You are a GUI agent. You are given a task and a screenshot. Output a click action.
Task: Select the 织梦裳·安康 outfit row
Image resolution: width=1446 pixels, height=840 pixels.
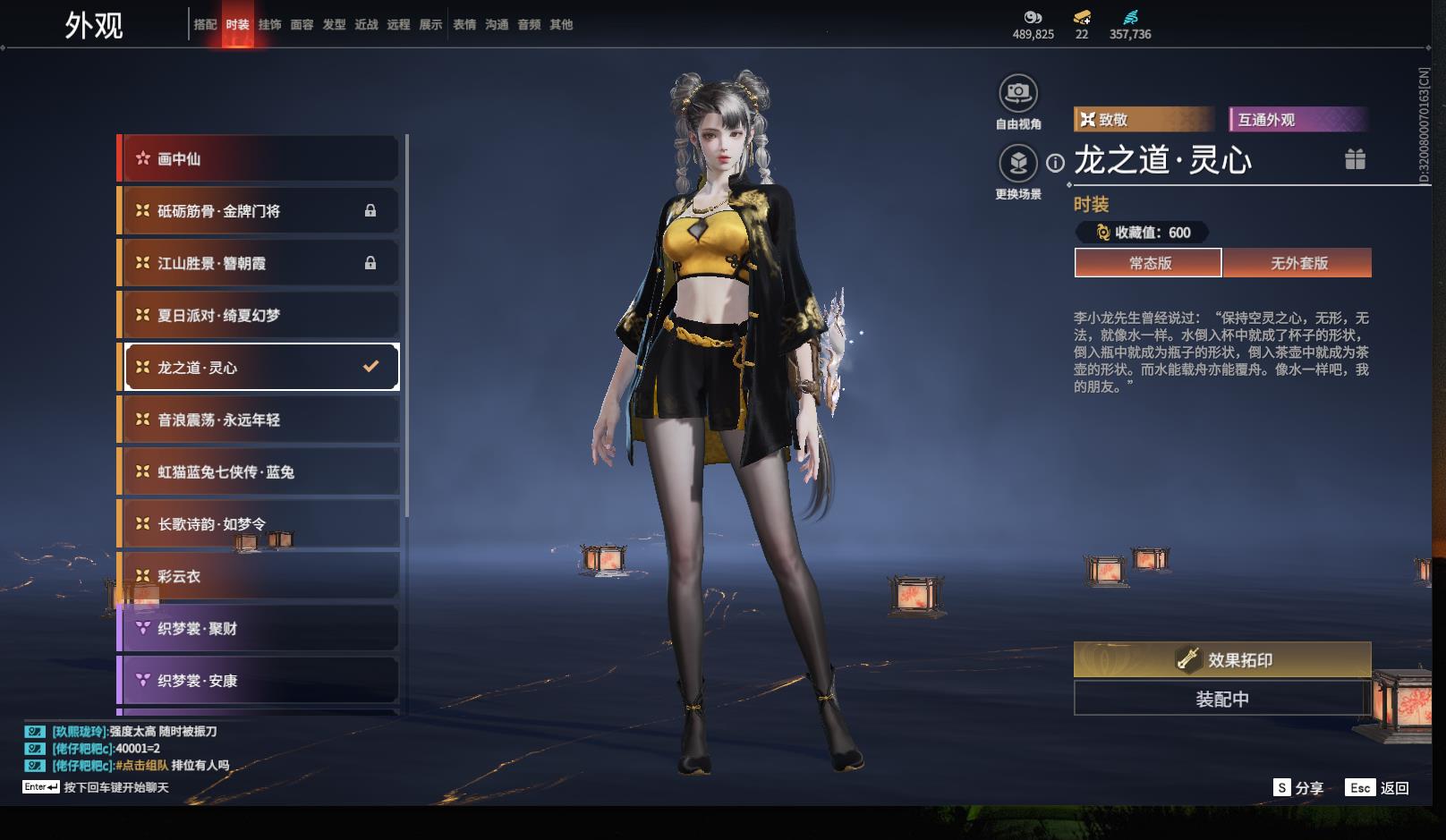click(259, 681)
